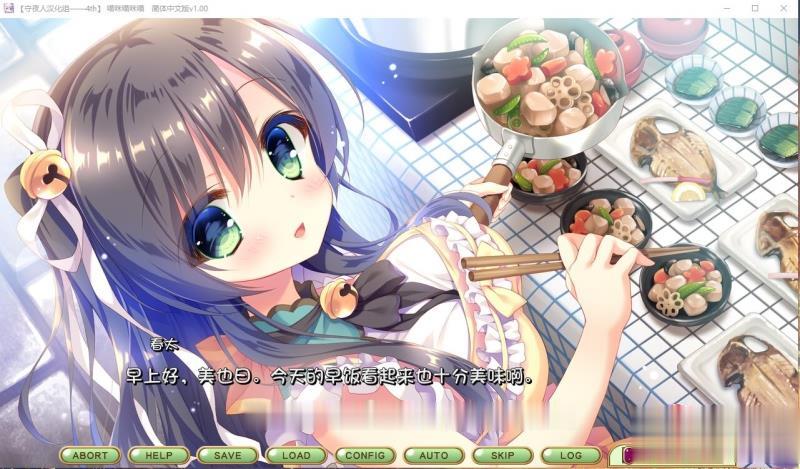
Task: Open the CONFIG settings
Action: [x=365, y=455]
